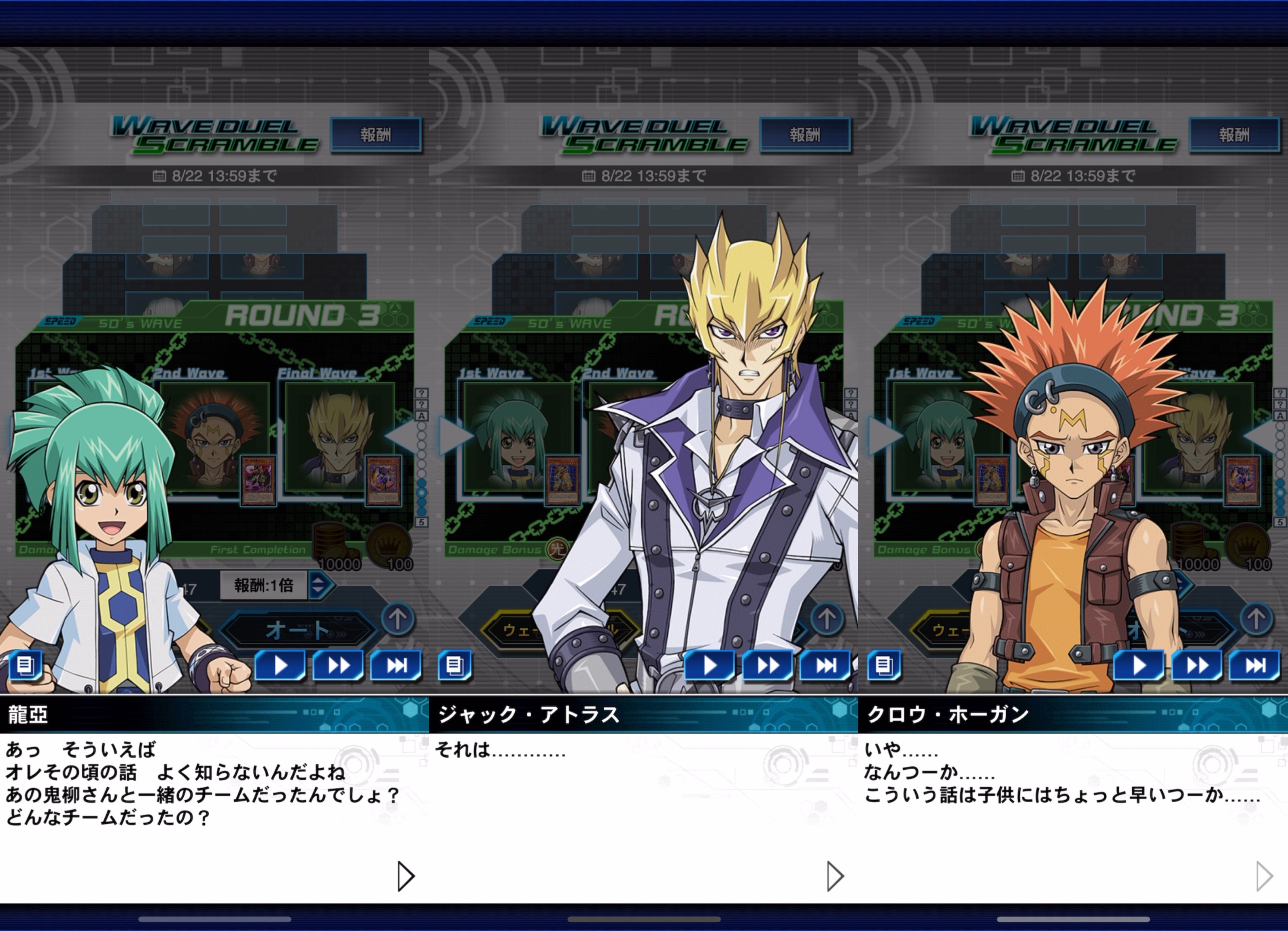Advance Jack Atlas's "それは" dialogue arrow
1288x931 pixels.
835,876
